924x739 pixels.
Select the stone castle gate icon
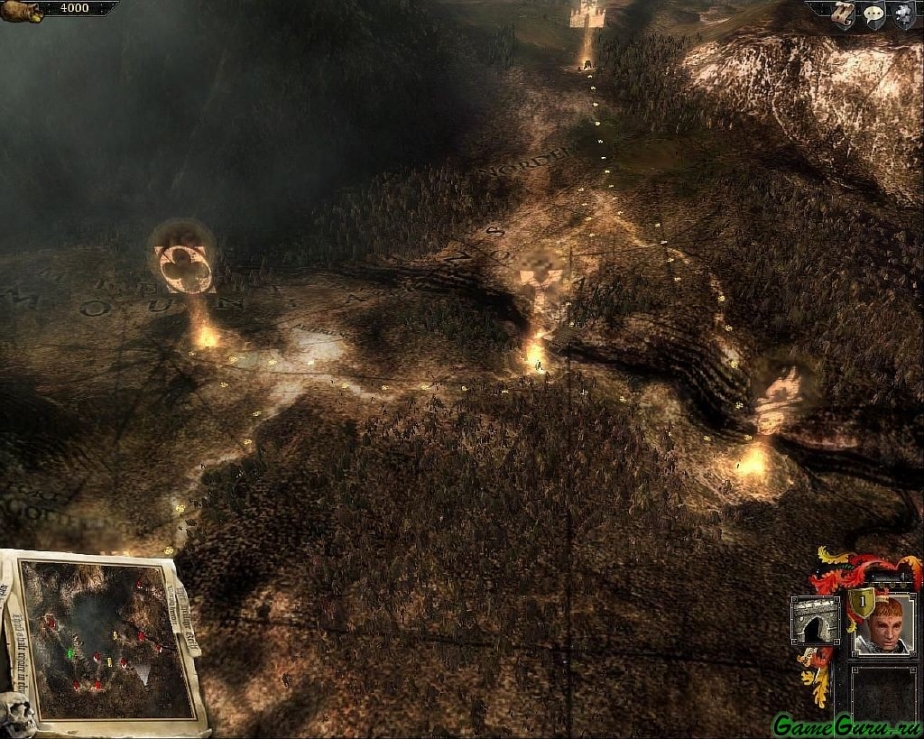pos(815,620)
